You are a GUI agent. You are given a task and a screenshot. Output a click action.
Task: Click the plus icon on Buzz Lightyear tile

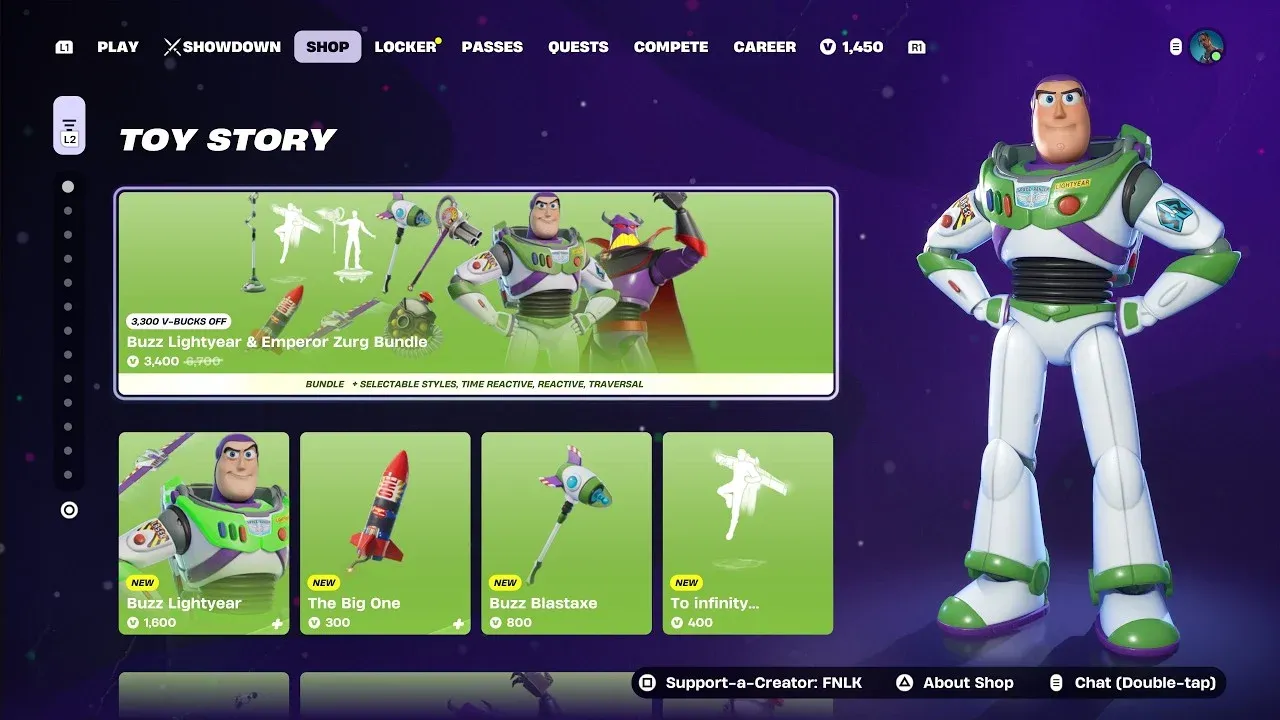pyautogui.click(x=278, y=622)
